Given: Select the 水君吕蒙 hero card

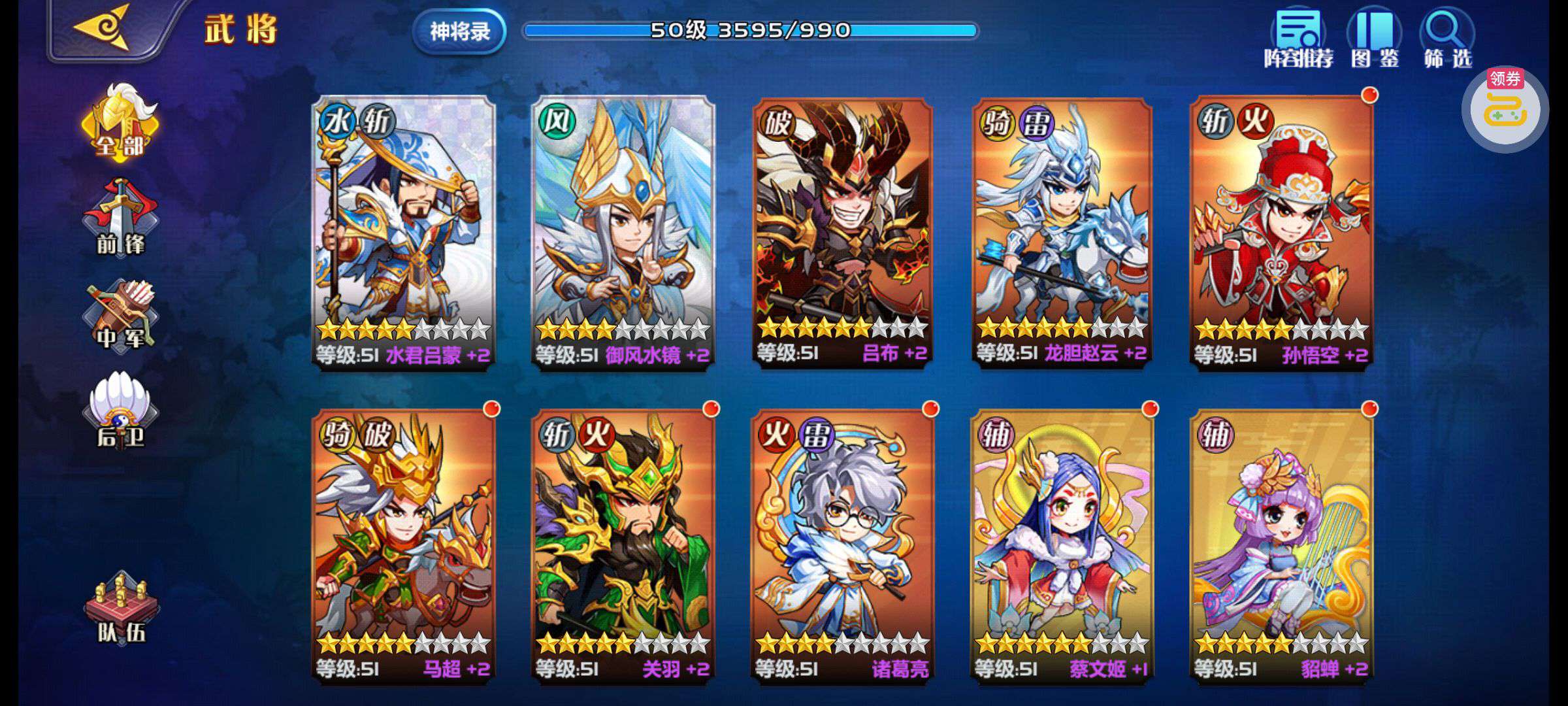Looking at the screenshot, I should [x=403, y=232].
